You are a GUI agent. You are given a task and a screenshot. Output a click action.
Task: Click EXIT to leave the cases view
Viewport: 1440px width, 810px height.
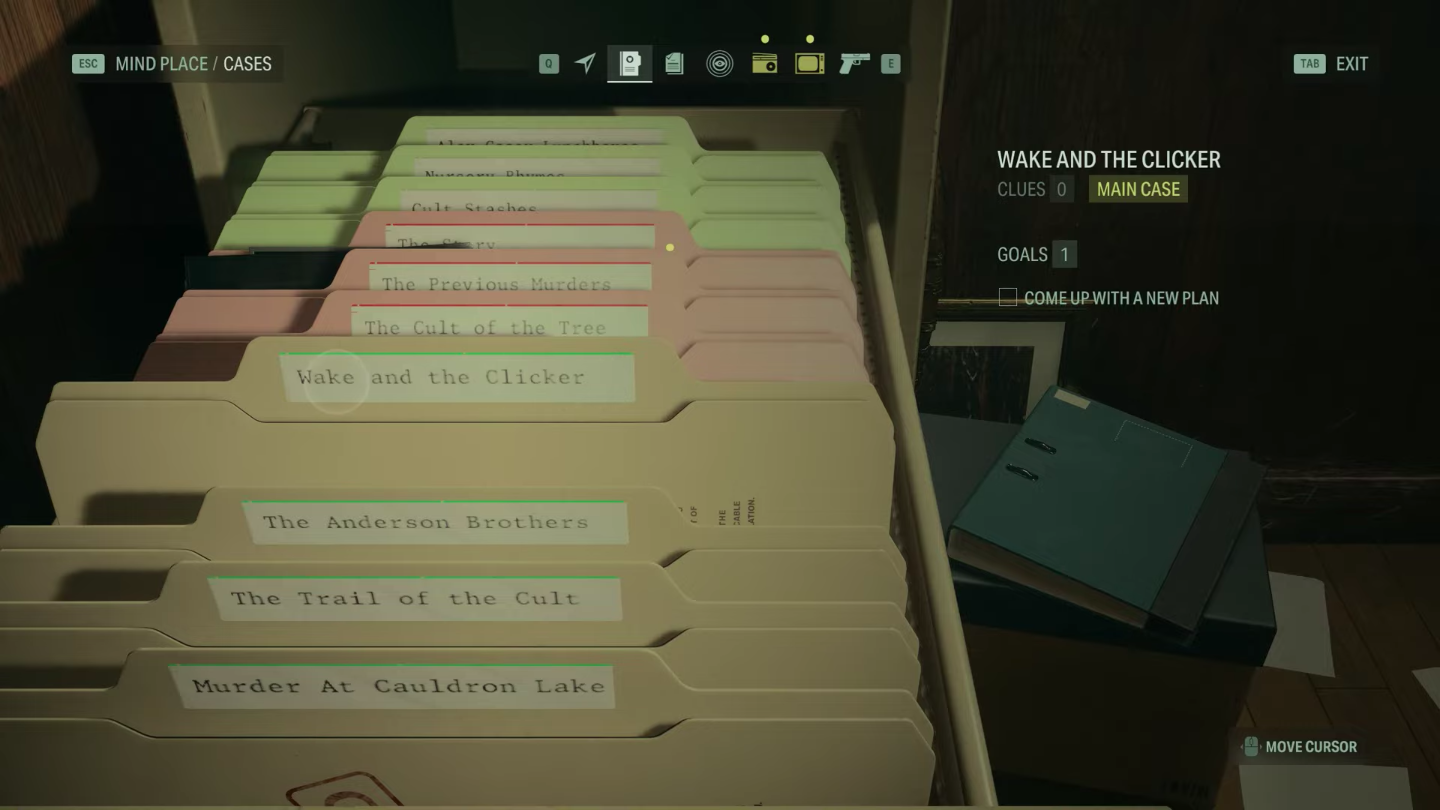[x=1352, y=63]
